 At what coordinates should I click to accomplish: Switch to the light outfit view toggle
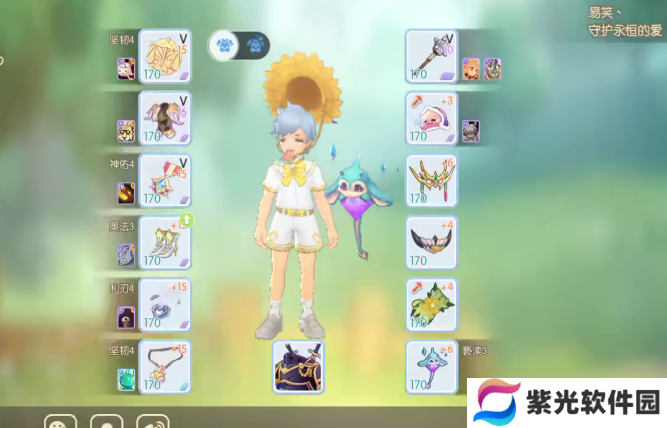(x=225, y=45)
